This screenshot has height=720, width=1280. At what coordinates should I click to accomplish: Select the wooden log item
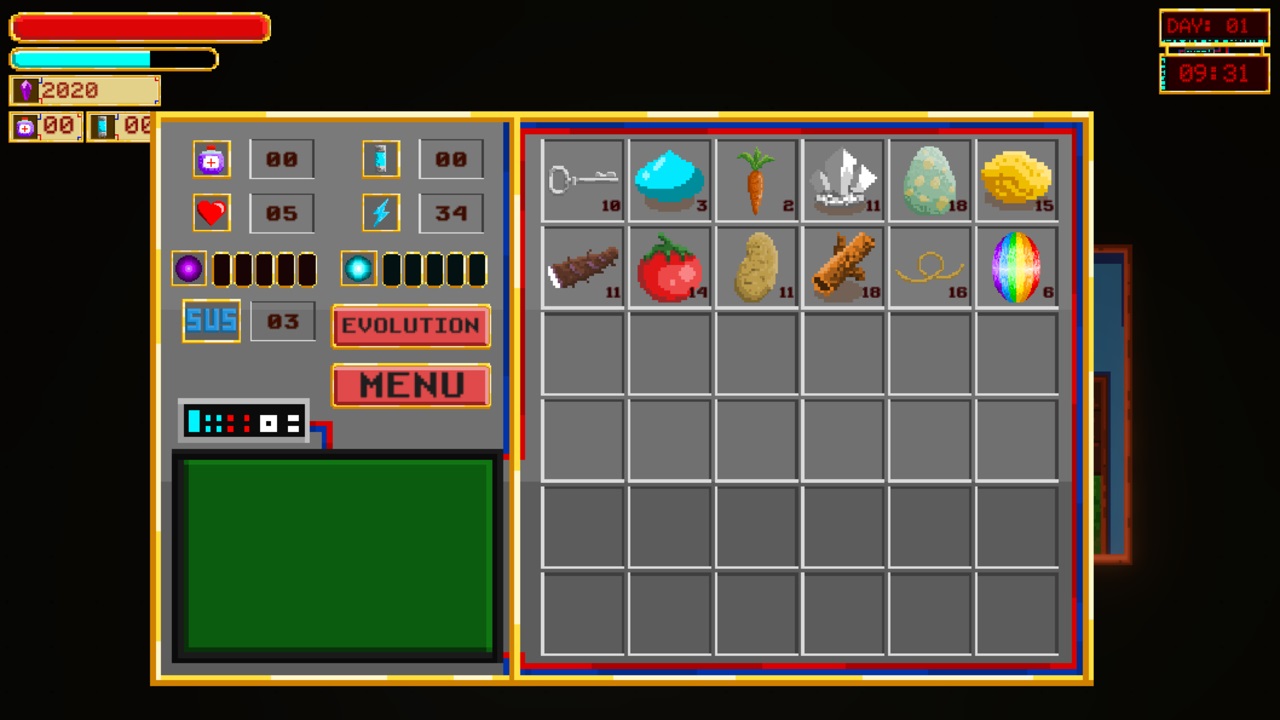click(x=843, y=265)
